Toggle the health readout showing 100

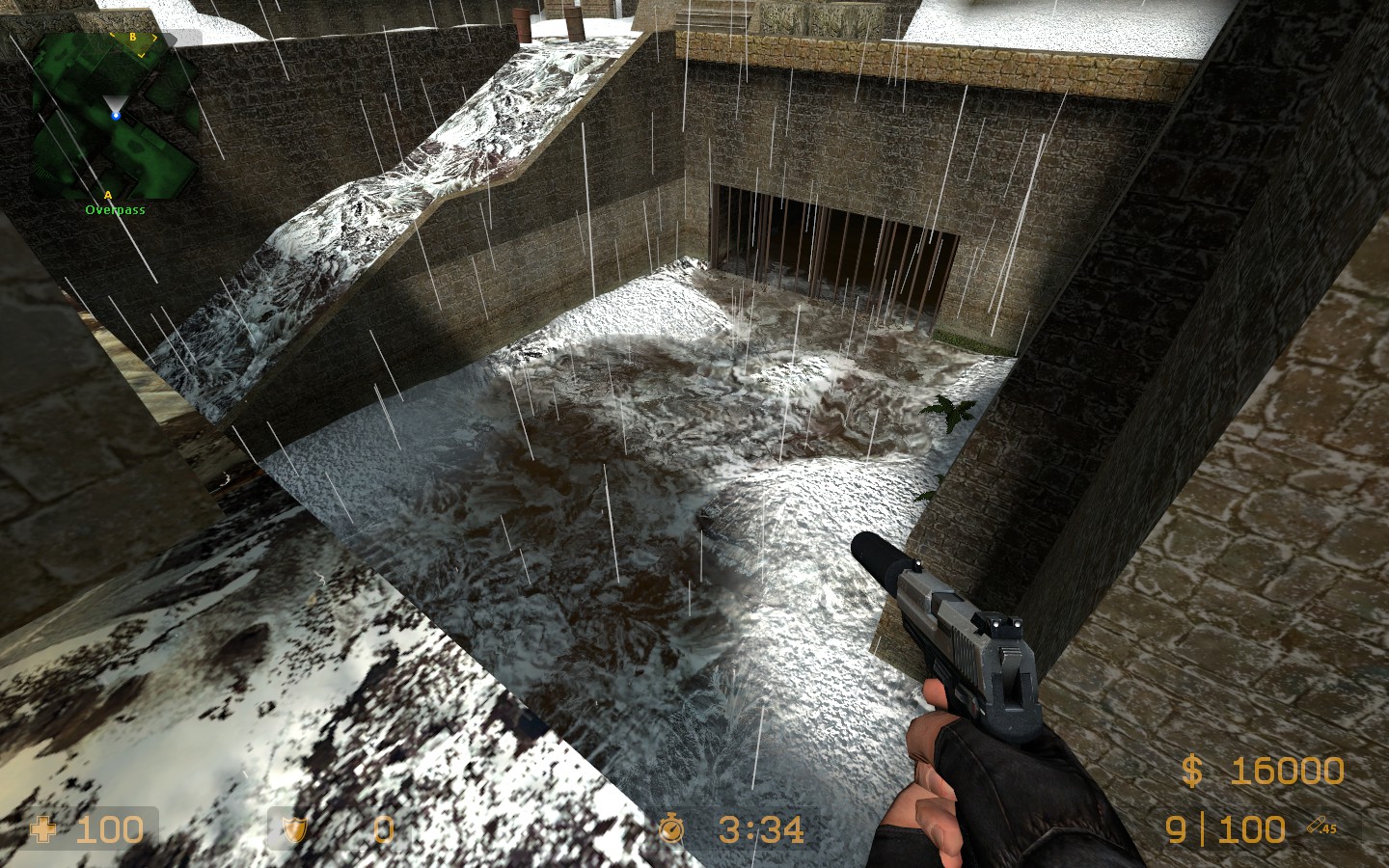[x=109, y=830]
